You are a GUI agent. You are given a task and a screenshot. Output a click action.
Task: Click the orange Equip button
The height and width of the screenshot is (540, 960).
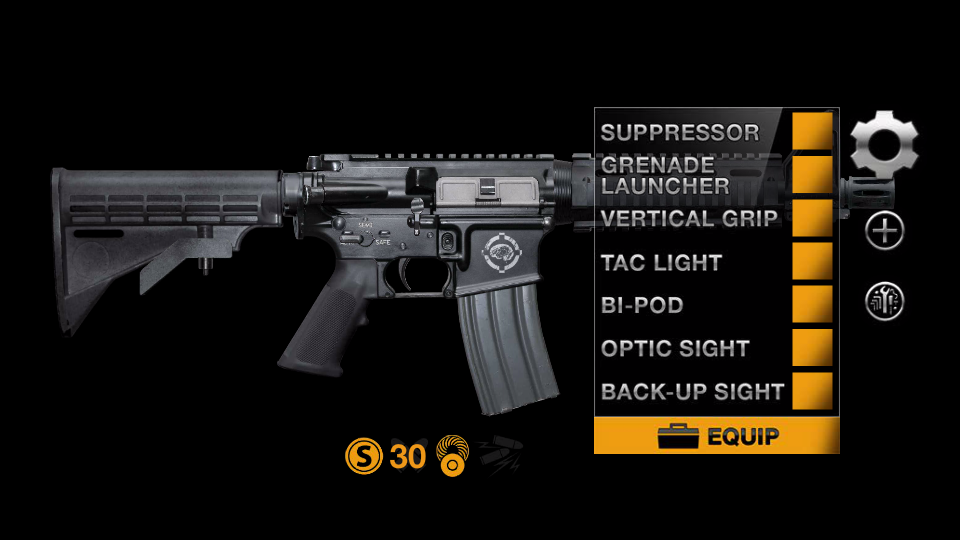(x=716, y=436)
